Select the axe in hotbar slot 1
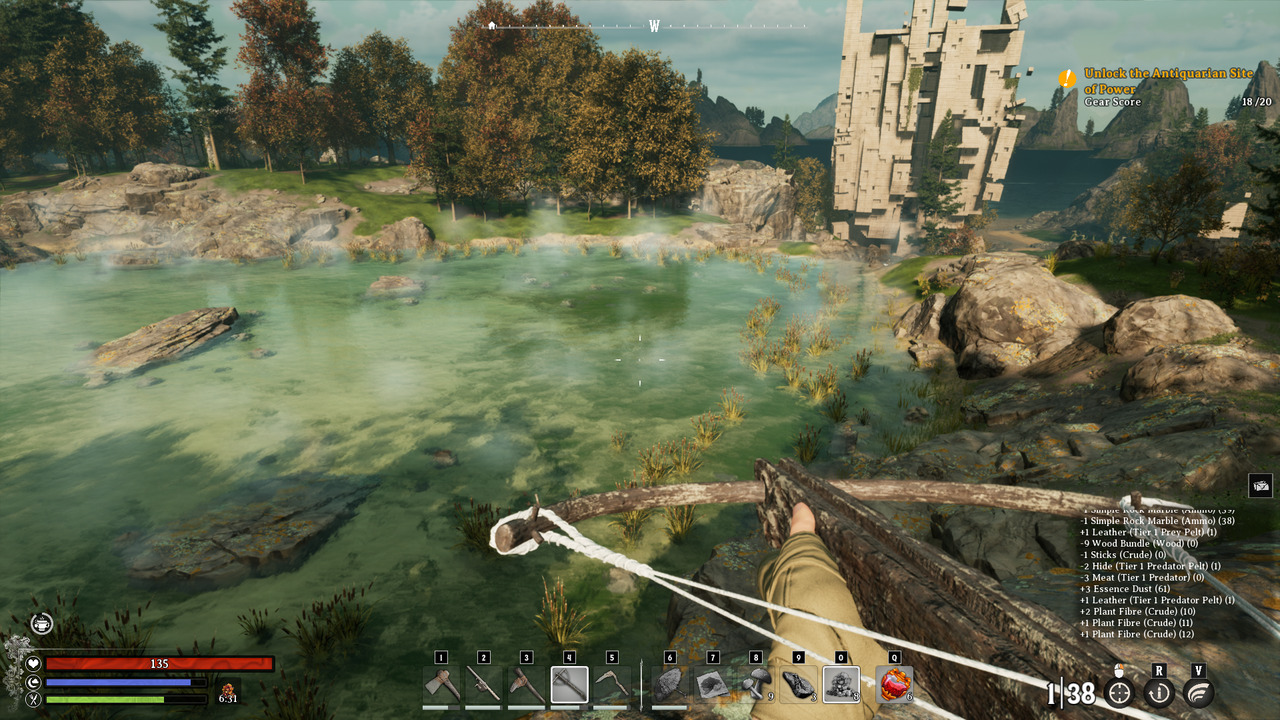Viewport: 1280px width, 720px height. [441, 685]
